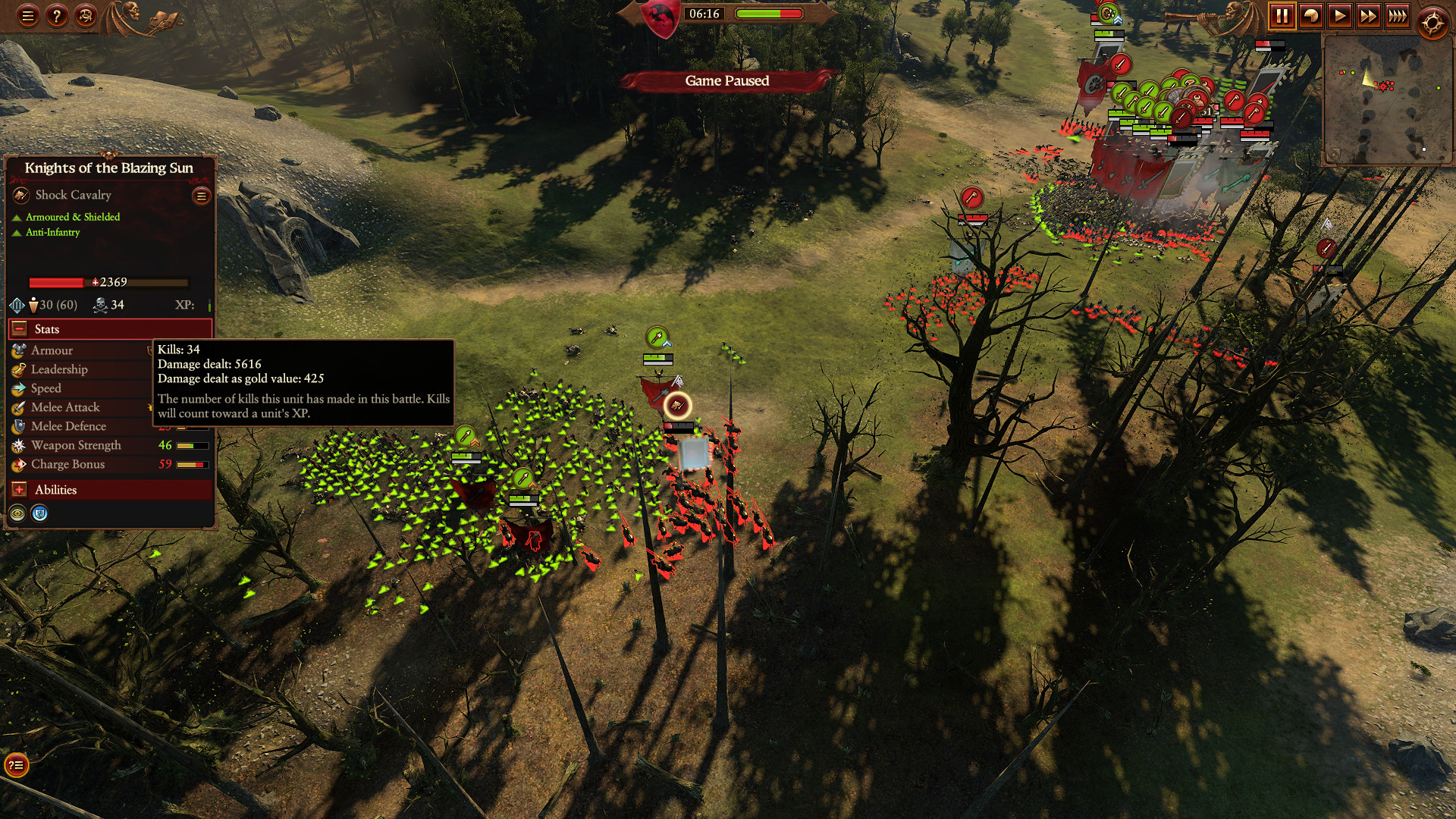Screen dimensions: 1456x819
Task: Select the Armour stat icon
Action: (17, 350)
